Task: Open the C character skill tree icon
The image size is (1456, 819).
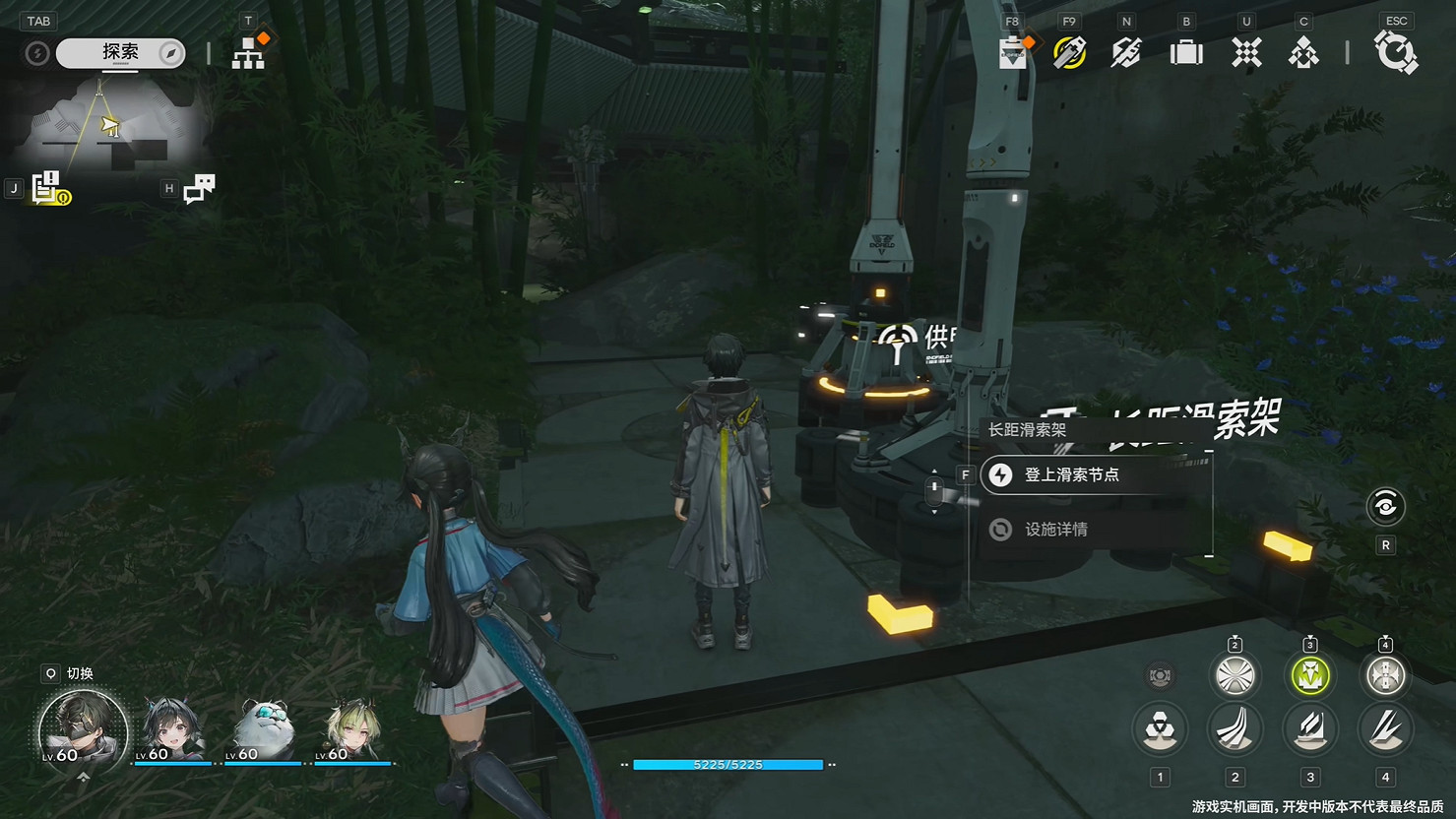Action: (1303, 53)
